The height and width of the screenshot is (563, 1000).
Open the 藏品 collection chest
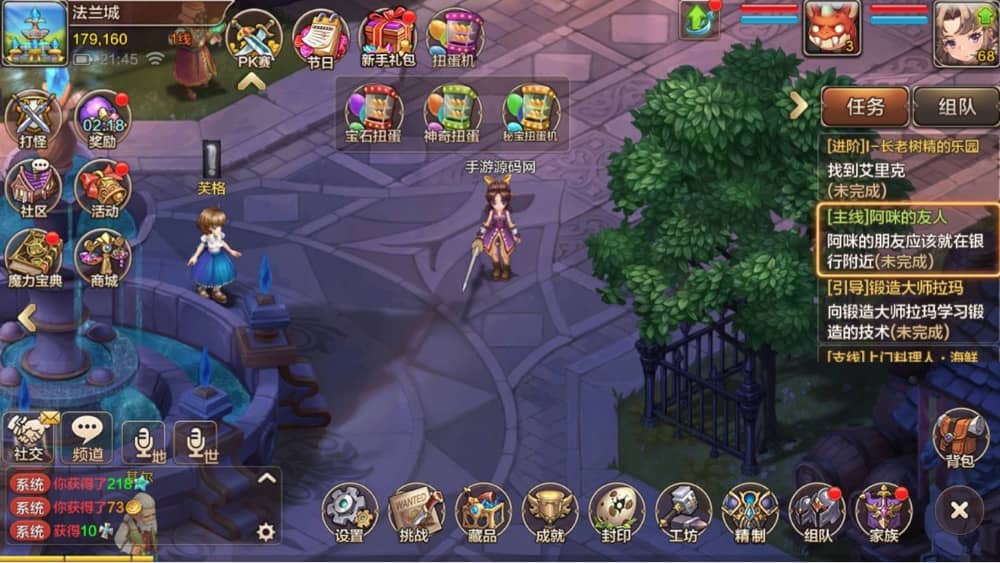pos(483,510)
